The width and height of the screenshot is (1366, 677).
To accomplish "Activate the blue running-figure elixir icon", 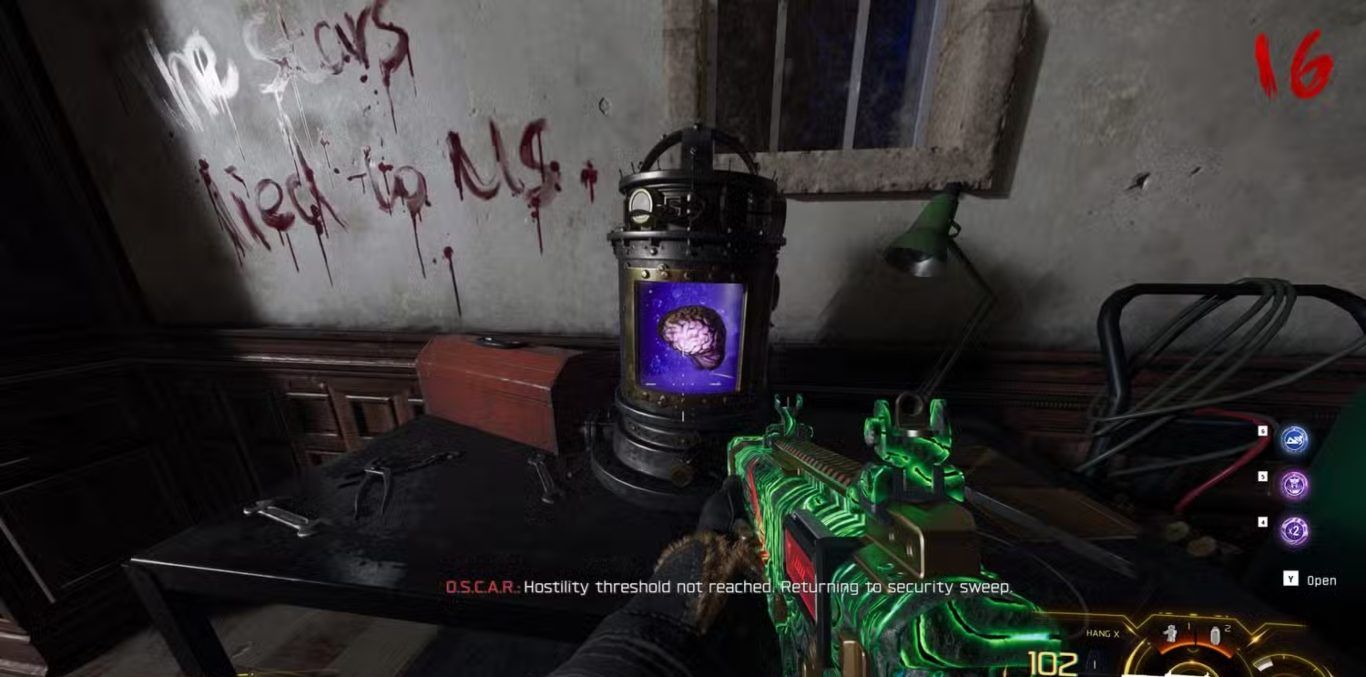I will [x=1295, y=439].
